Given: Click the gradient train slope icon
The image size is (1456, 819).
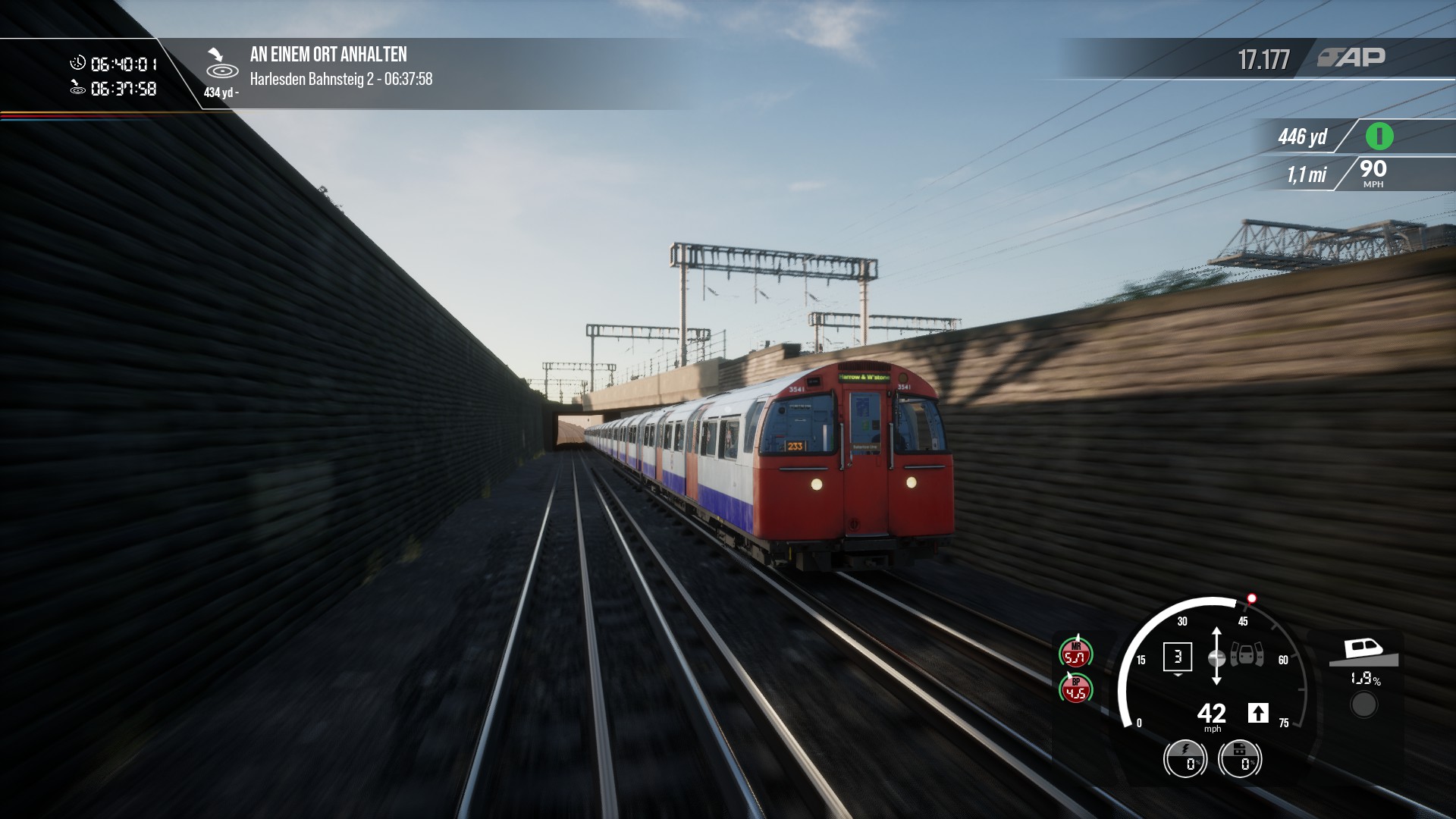Looking at the screenshot, I should [x=1363, y=651].
